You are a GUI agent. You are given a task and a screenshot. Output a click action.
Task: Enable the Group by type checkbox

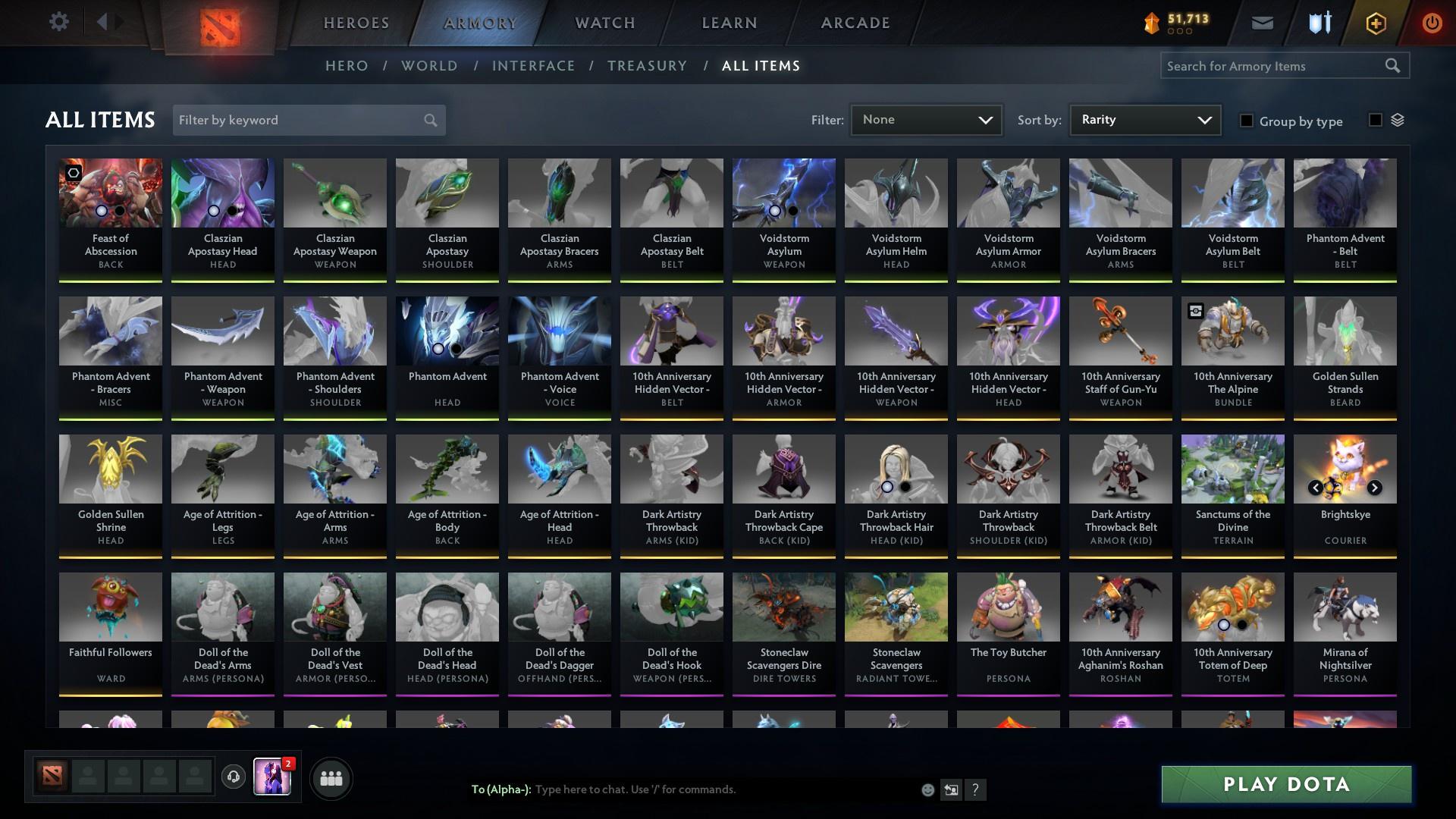(1247, 121)
